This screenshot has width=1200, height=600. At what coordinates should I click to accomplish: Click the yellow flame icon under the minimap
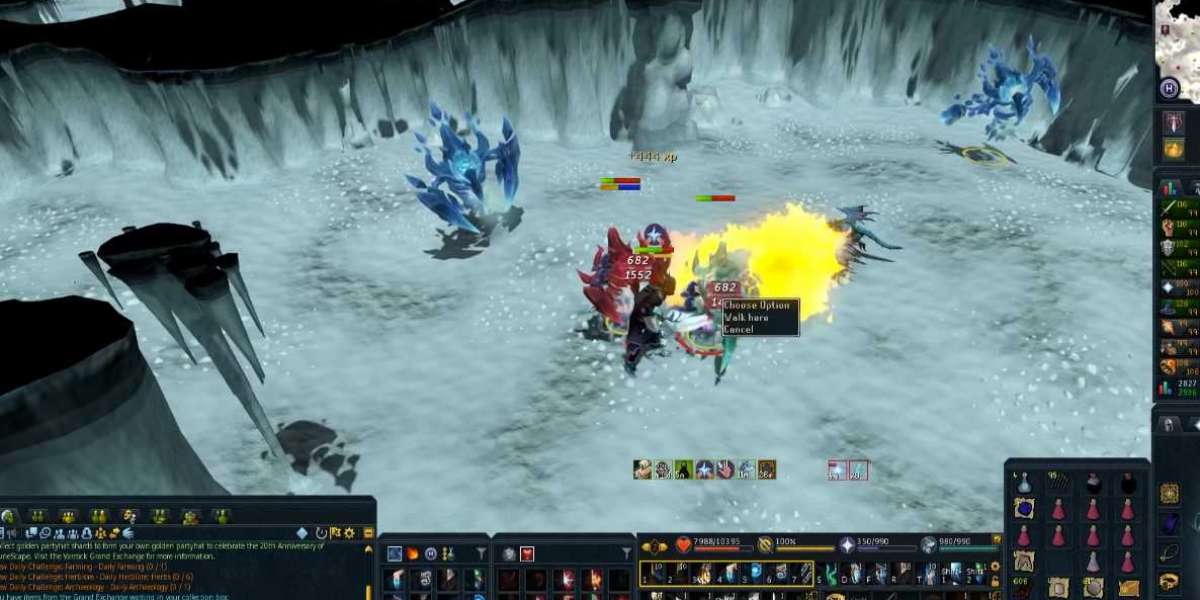(1174, 149)
